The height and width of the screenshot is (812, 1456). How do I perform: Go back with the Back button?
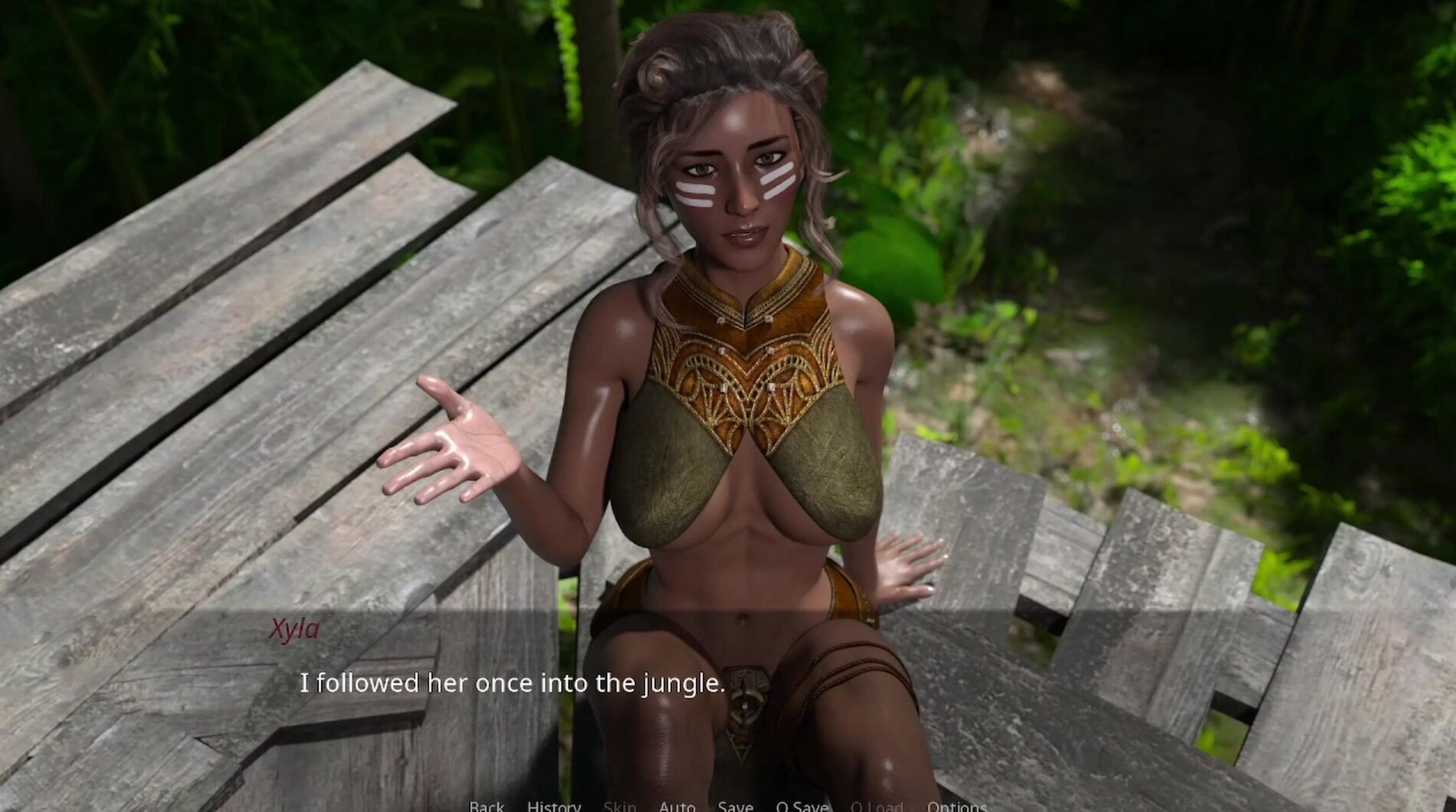tap(487, 806)
